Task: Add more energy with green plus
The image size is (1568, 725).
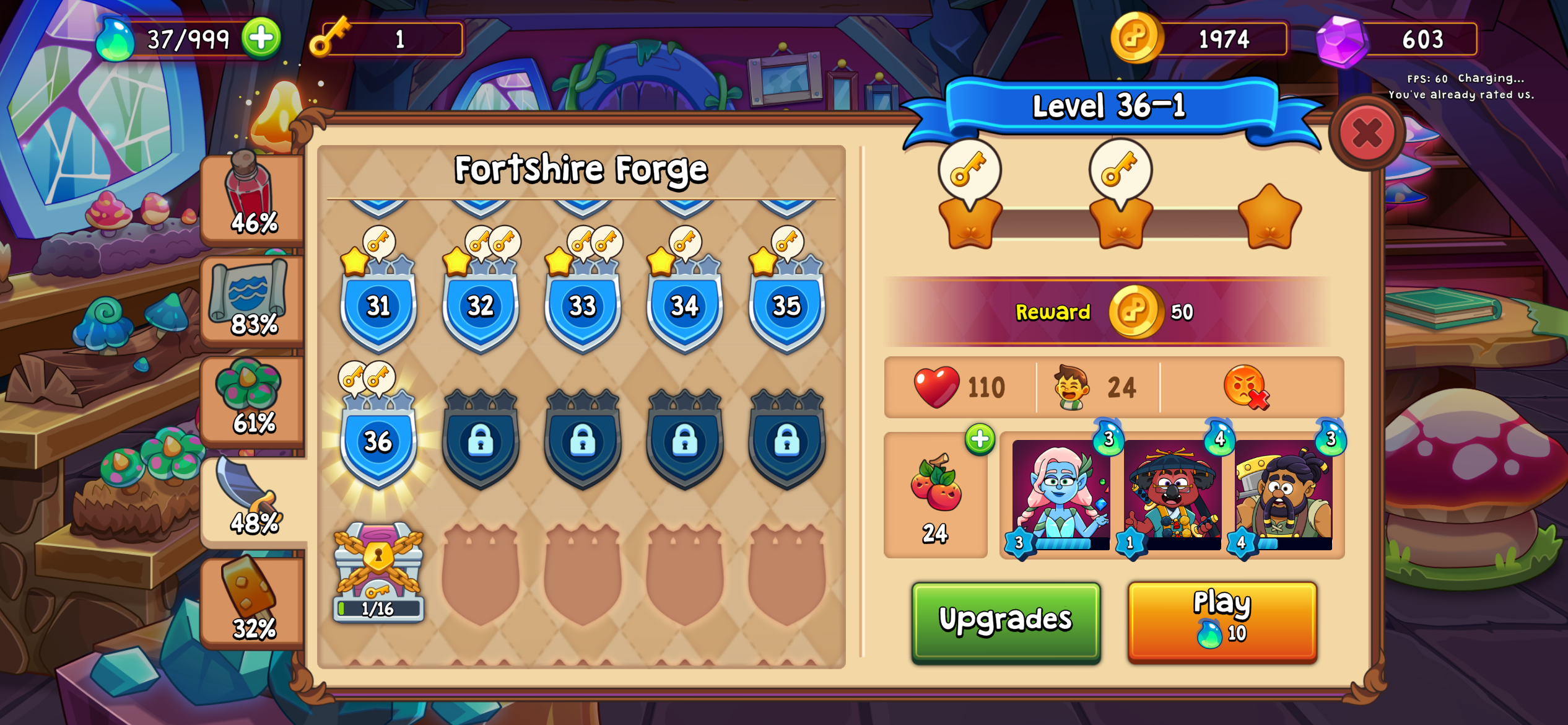Action: (261, 38)
